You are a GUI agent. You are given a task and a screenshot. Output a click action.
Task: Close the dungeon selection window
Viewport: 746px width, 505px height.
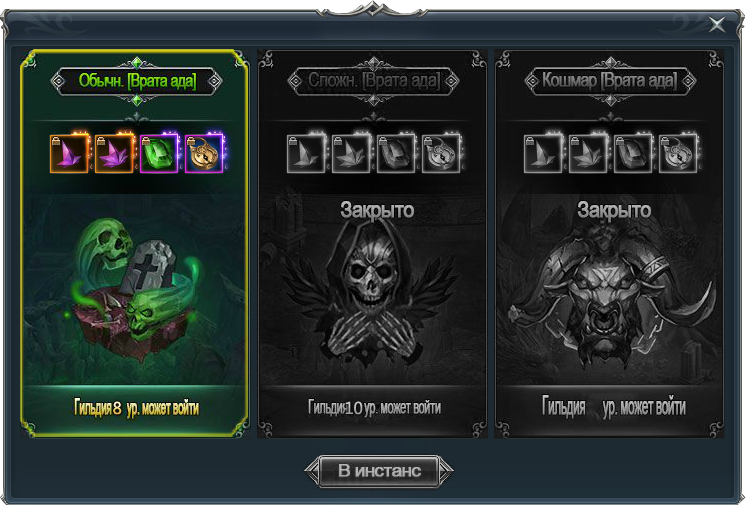click(x=717, y=25)
